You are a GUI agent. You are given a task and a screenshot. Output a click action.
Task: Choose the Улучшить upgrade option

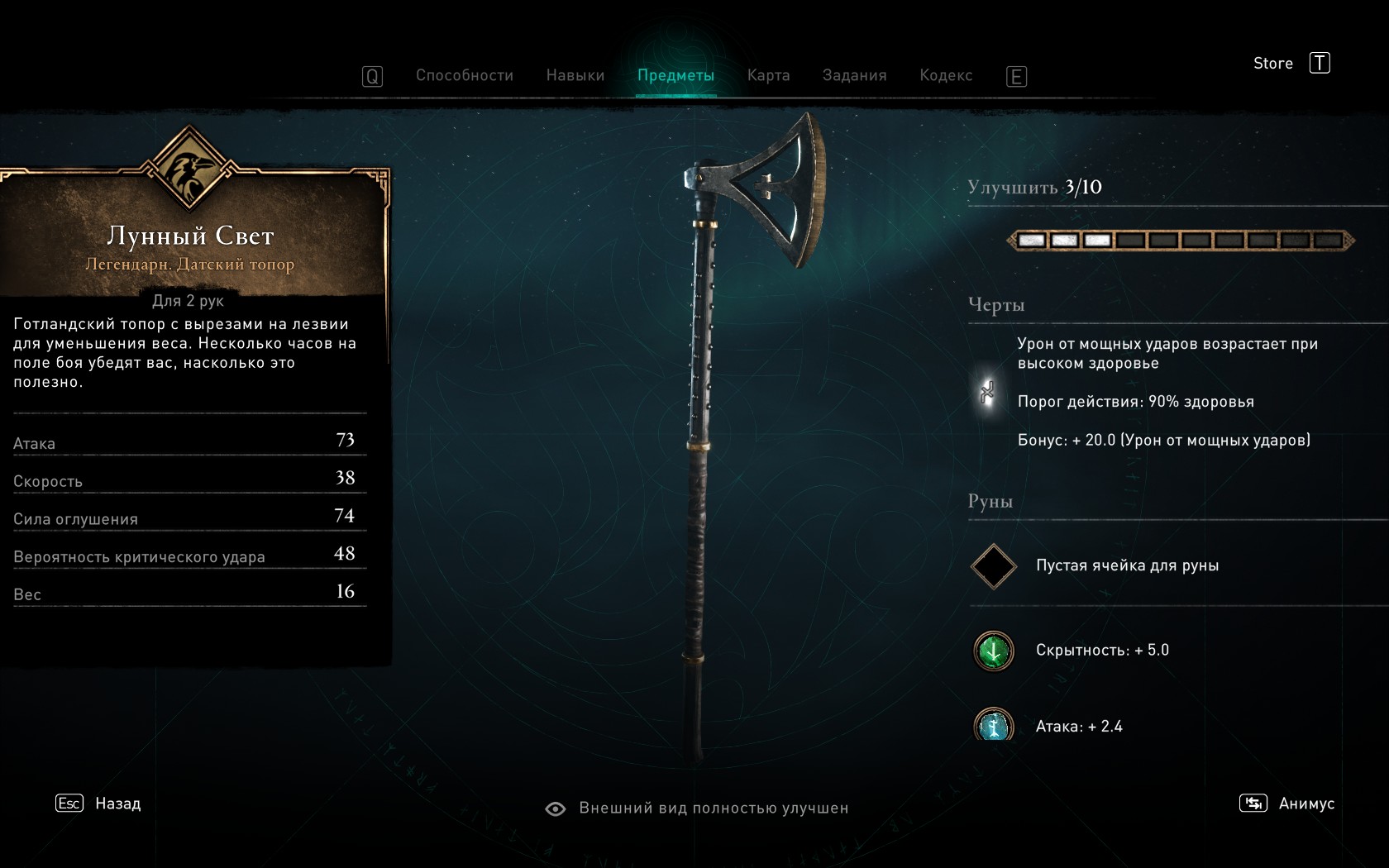[x=1034, y=188]
